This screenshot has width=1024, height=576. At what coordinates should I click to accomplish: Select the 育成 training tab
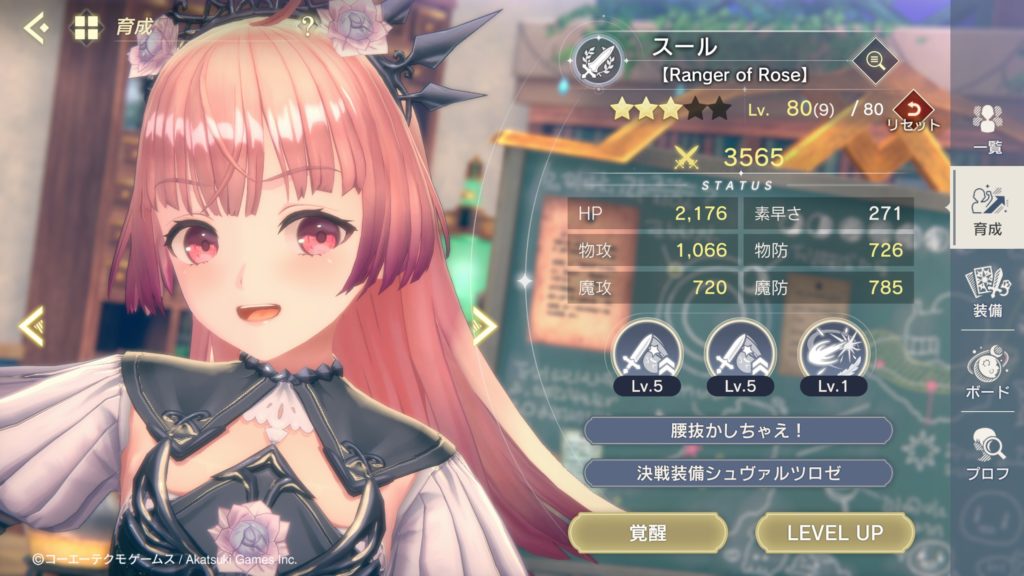click(x=988, y=211)
